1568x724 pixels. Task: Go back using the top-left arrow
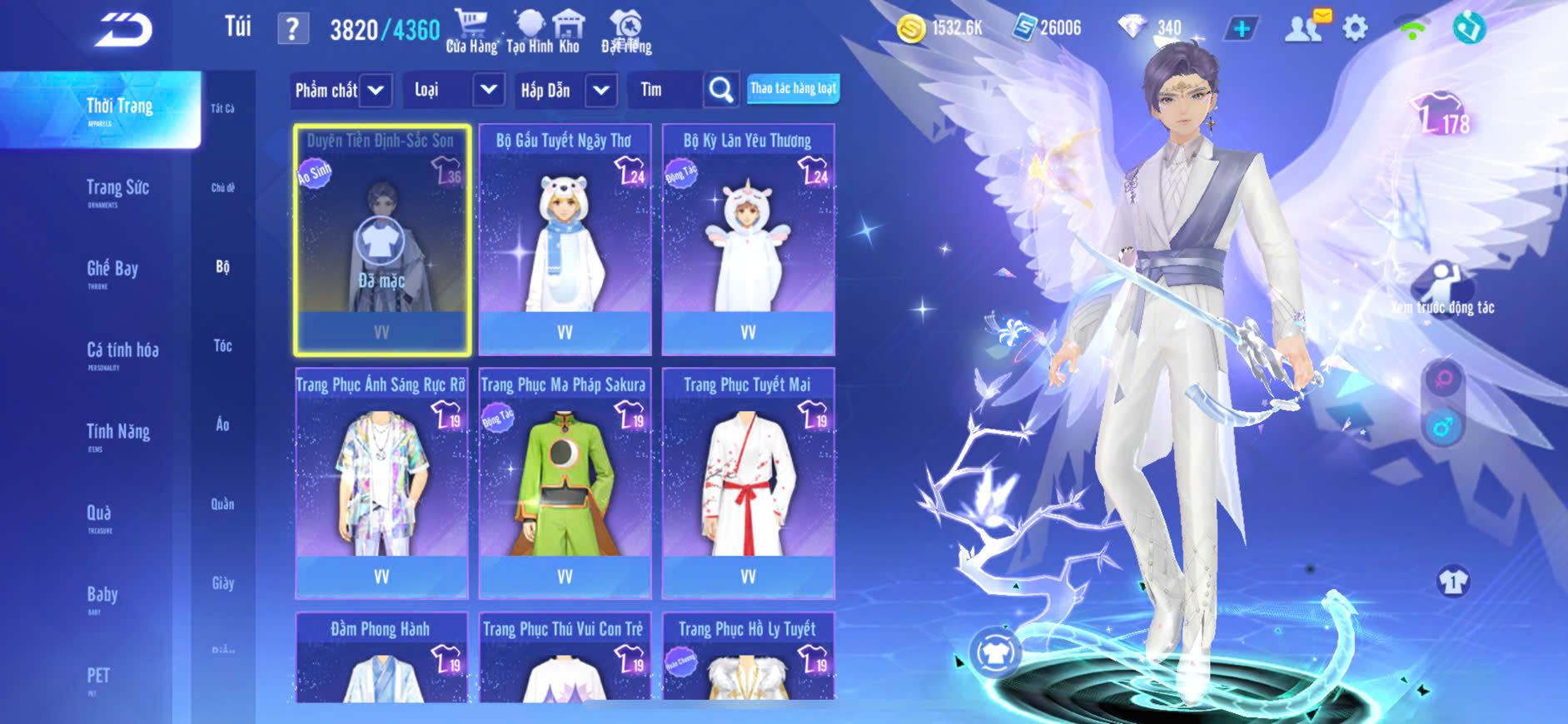(123, 30)
